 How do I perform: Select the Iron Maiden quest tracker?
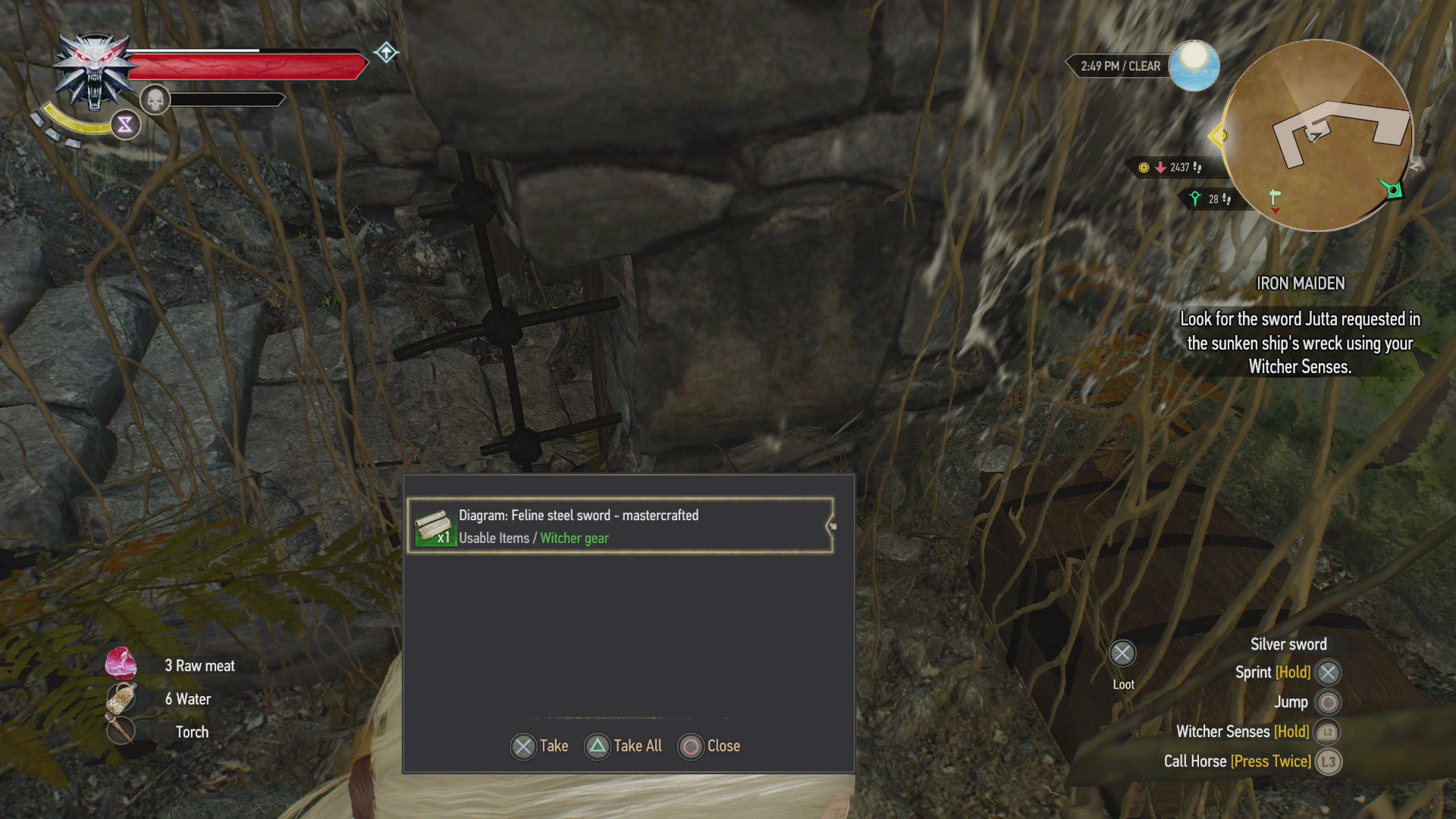coord(1300,284)
